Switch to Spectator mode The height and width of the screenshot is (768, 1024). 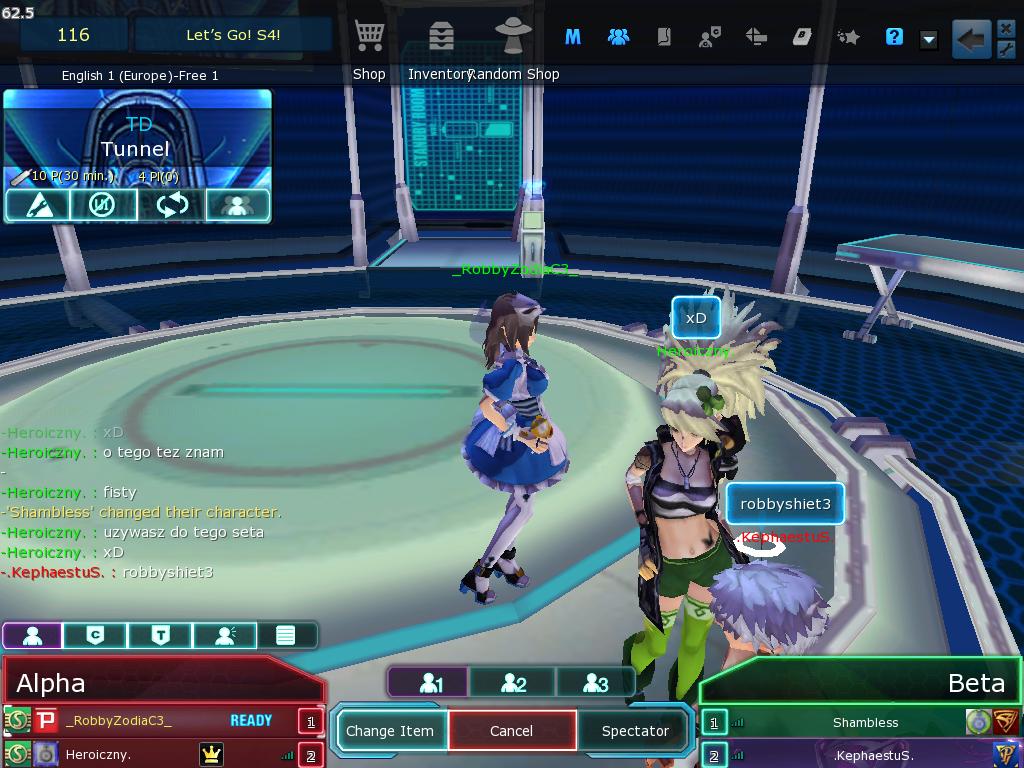click(635, 731)
